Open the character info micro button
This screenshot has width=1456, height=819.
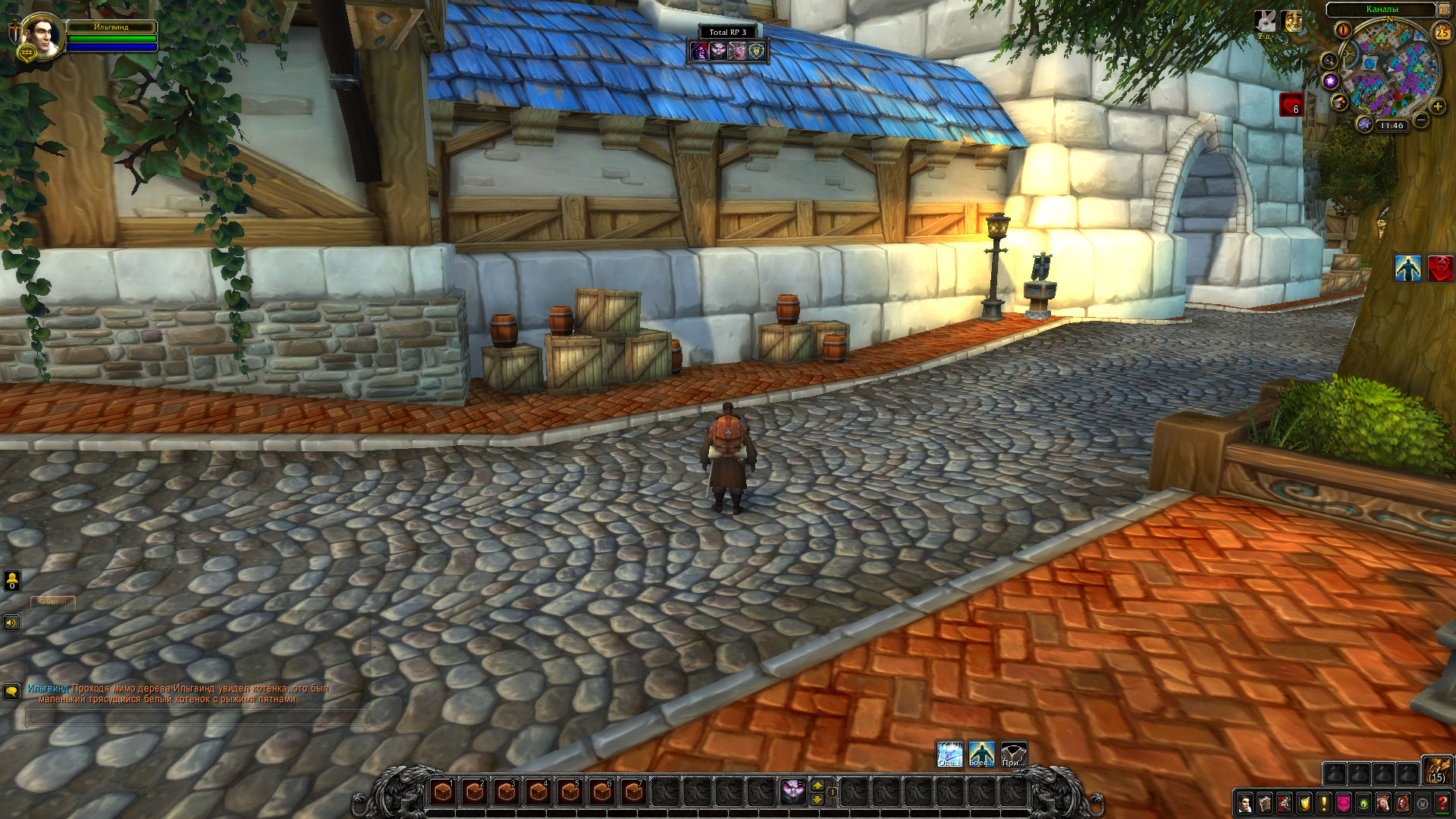click(1244, 803)
